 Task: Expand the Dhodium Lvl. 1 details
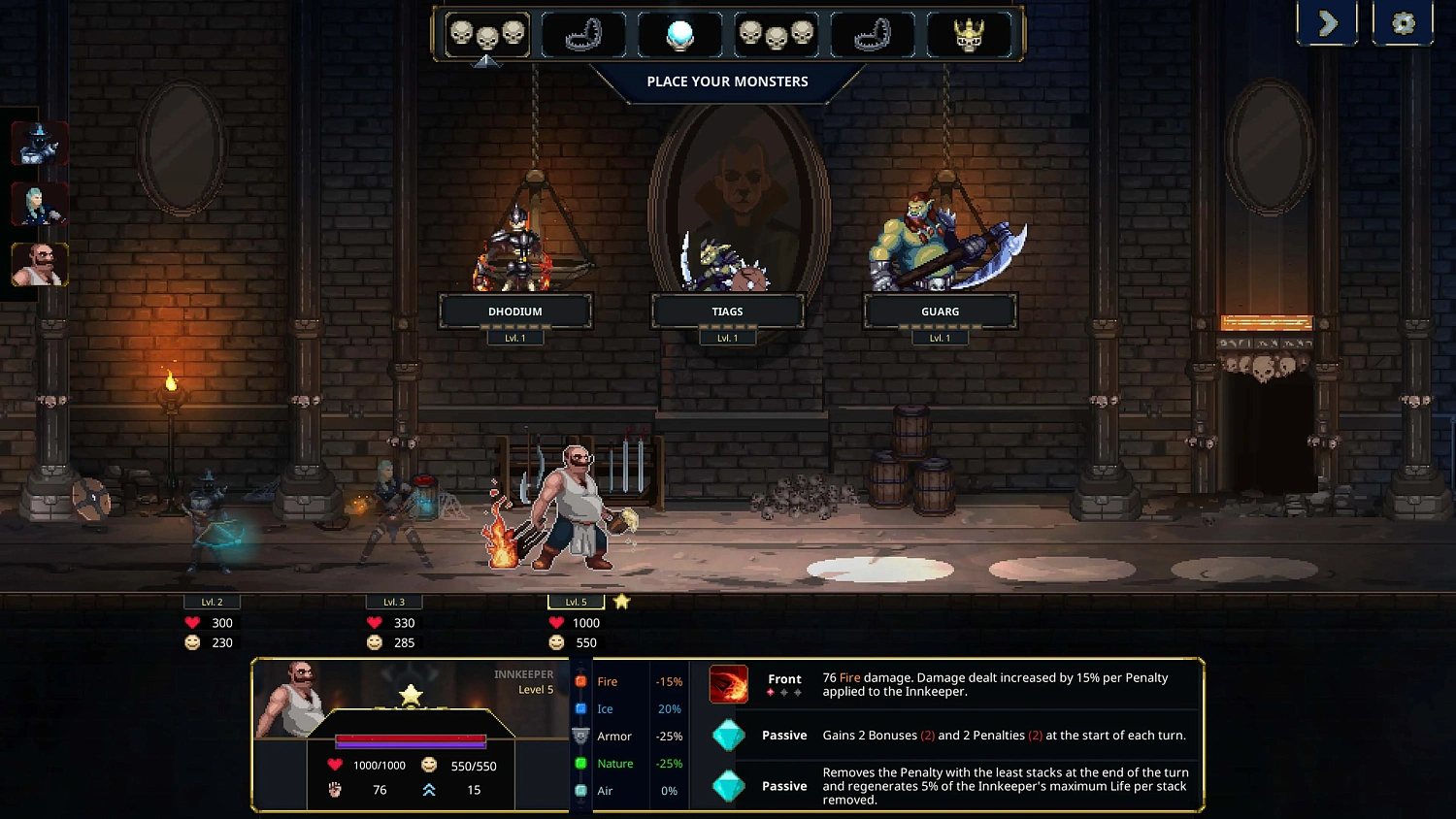515,337
